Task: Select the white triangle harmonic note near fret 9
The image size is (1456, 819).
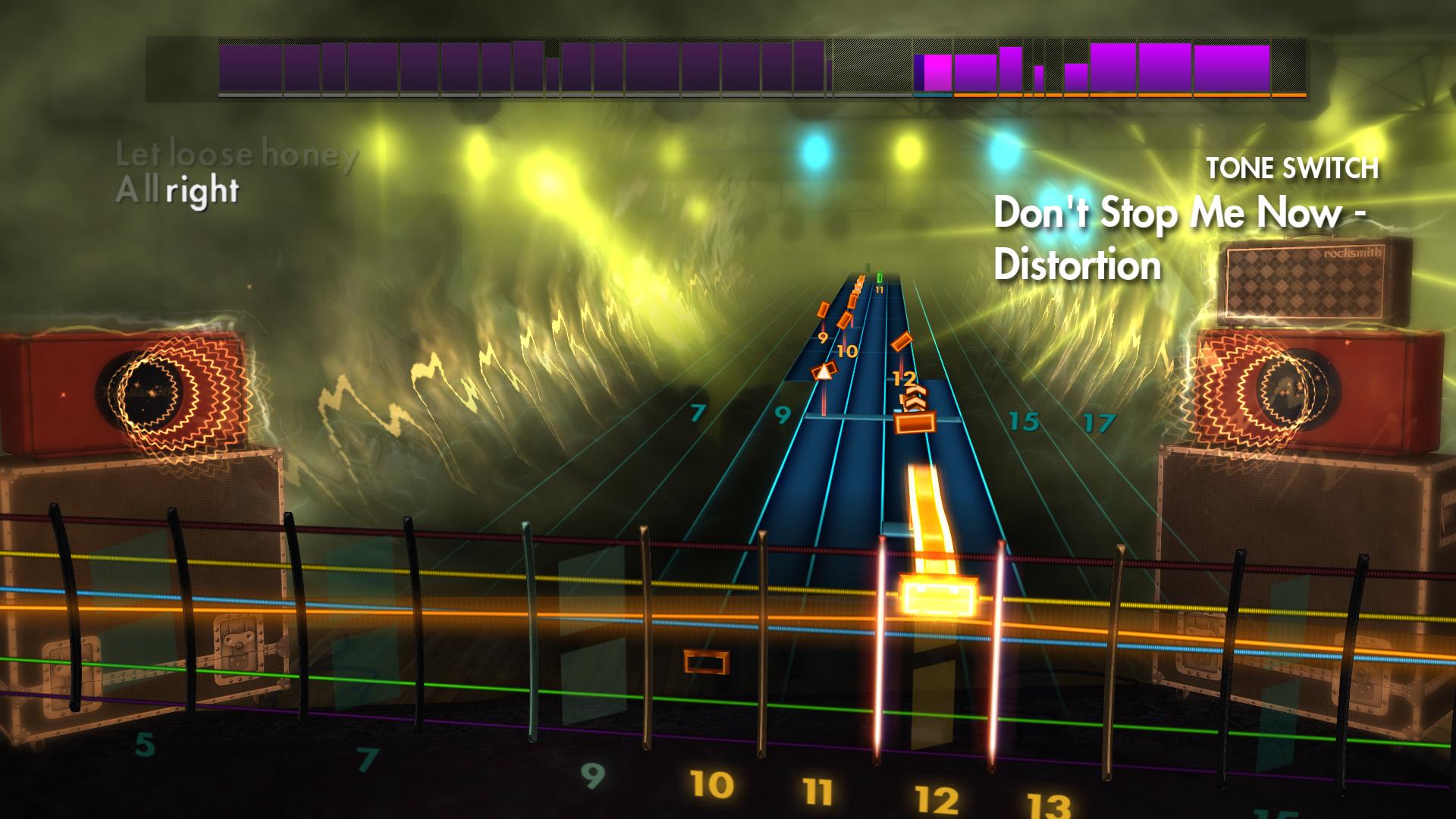Action: pos(824,371)
